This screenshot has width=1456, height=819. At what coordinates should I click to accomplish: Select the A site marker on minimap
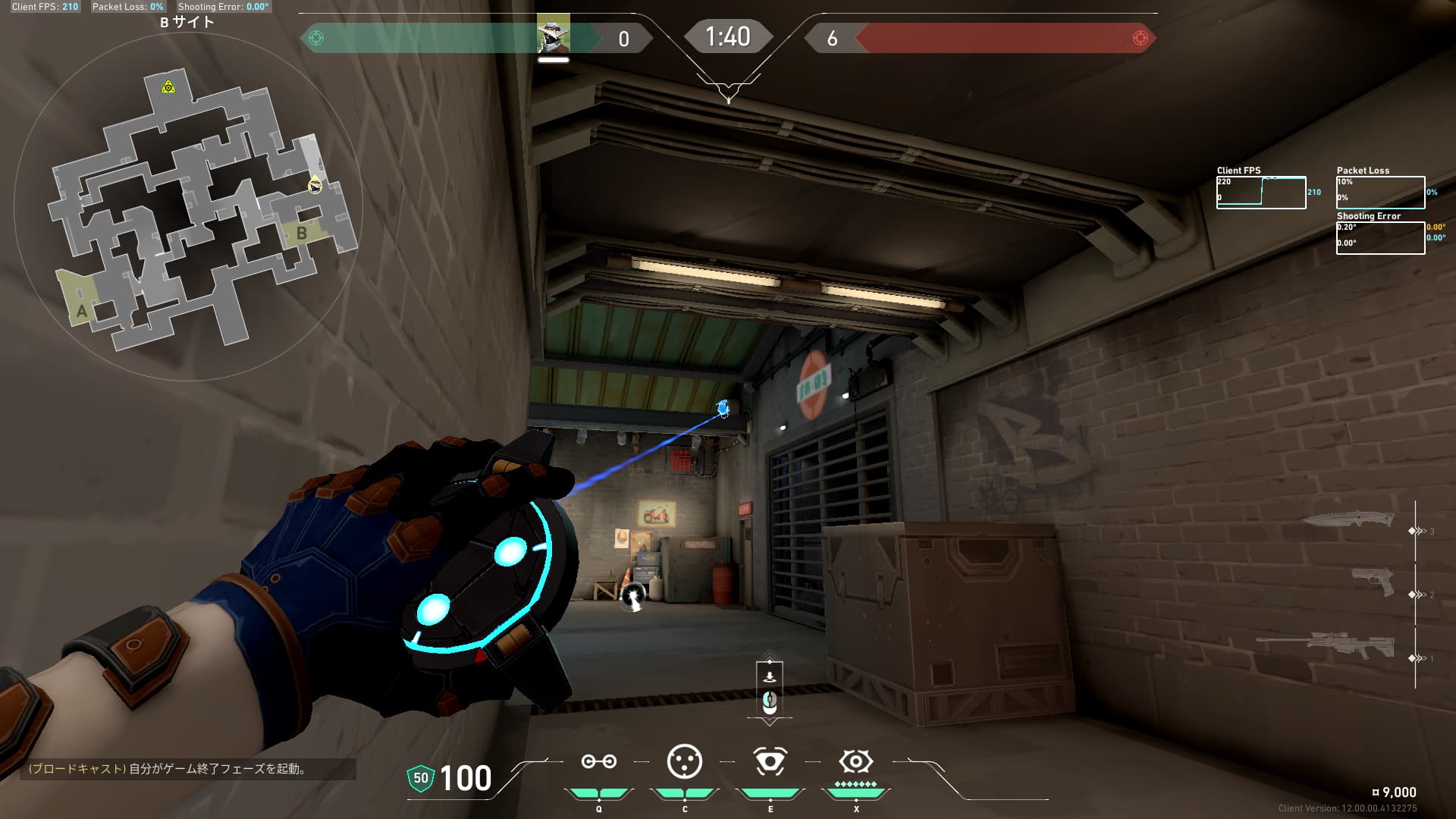[x=81, y=310]
